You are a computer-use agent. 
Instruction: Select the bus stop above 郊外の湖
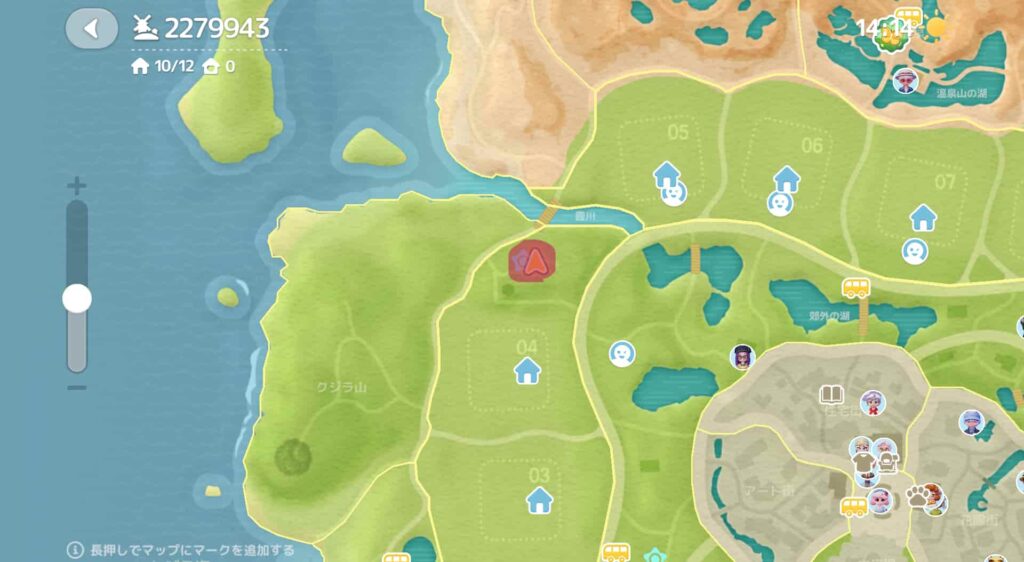click(x=856, y=288)
